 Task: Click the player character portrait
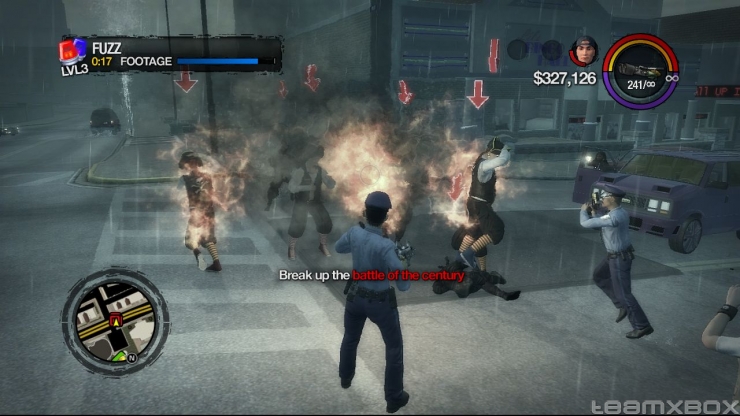[583, 50]
